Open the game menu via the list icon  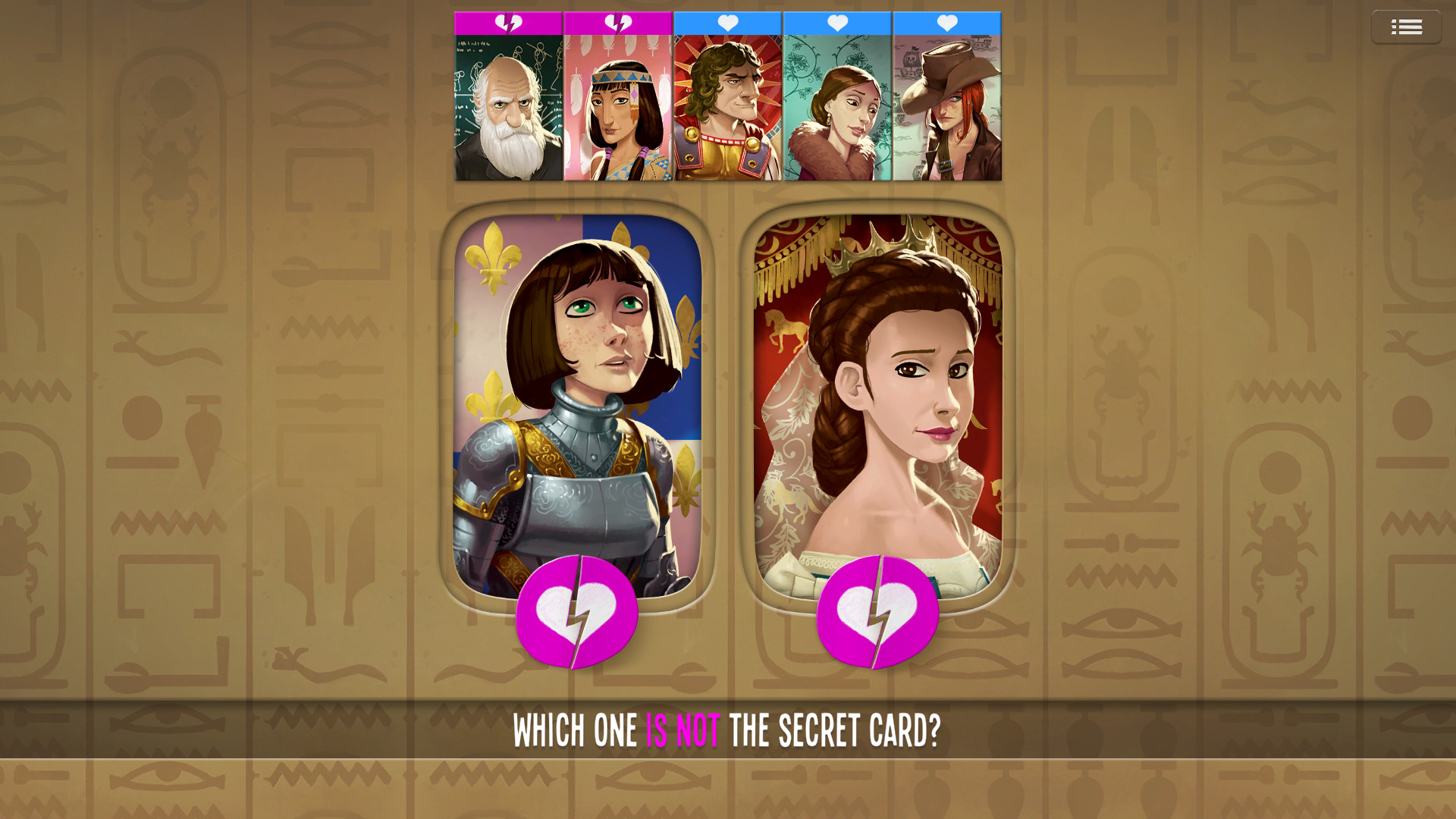[x=1407, y=27]
